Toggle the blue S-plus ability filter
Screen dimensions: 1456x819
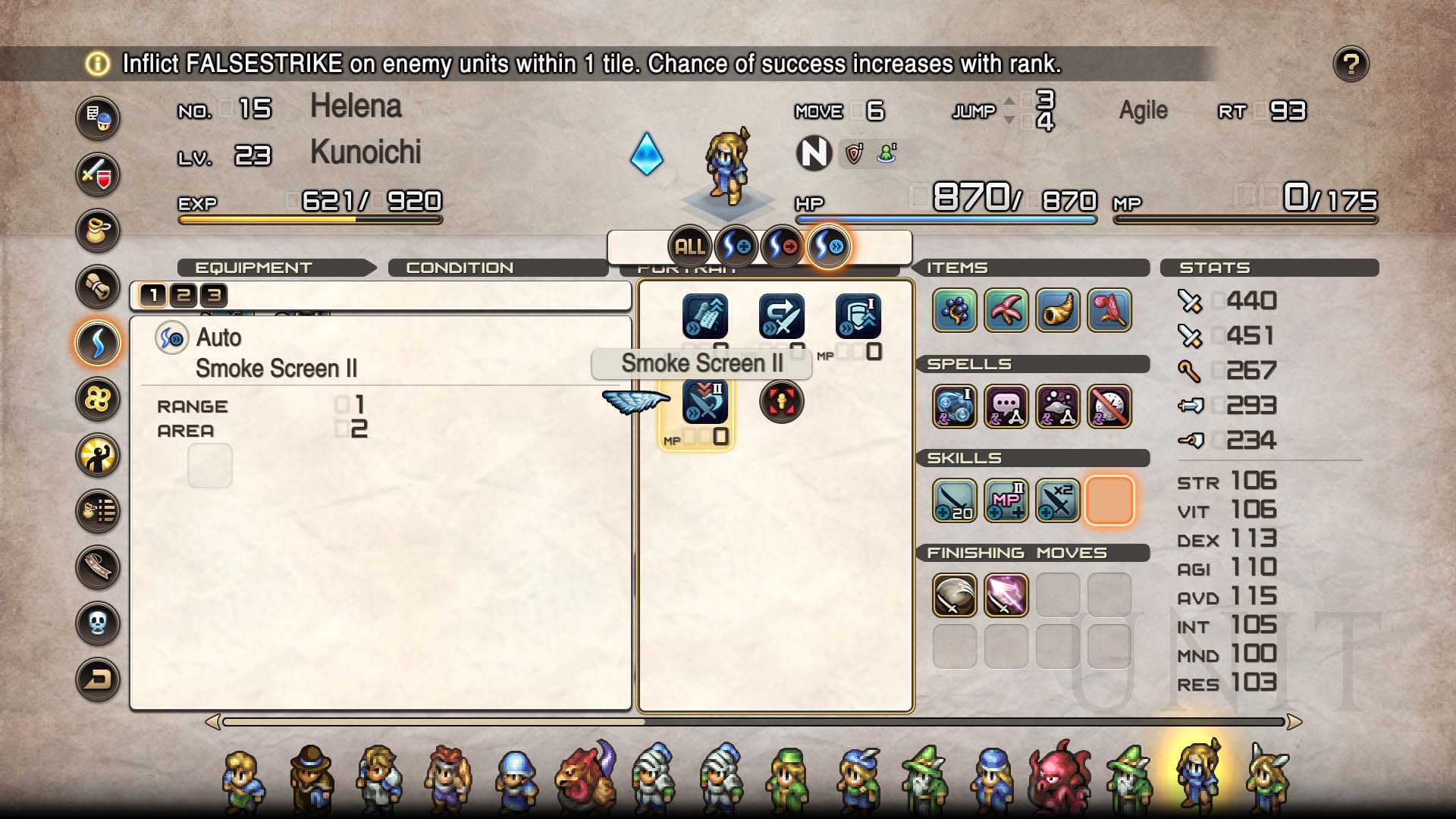coord(735,246)
